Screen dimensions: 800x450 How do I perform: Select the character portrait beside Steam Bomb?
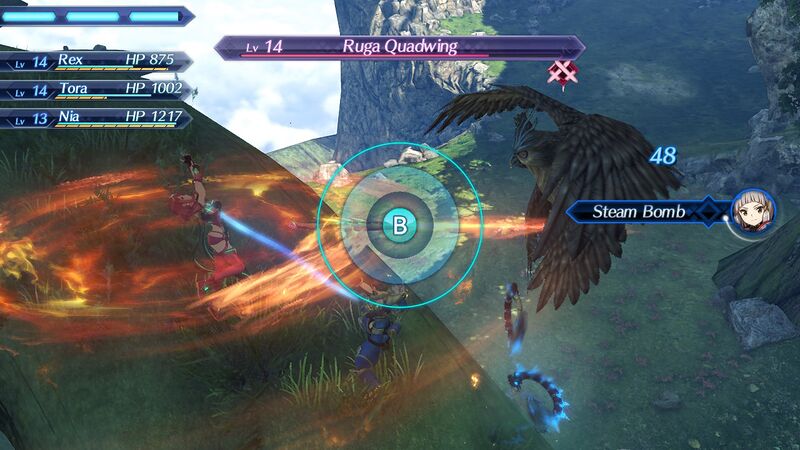click(x=752, y=212)
